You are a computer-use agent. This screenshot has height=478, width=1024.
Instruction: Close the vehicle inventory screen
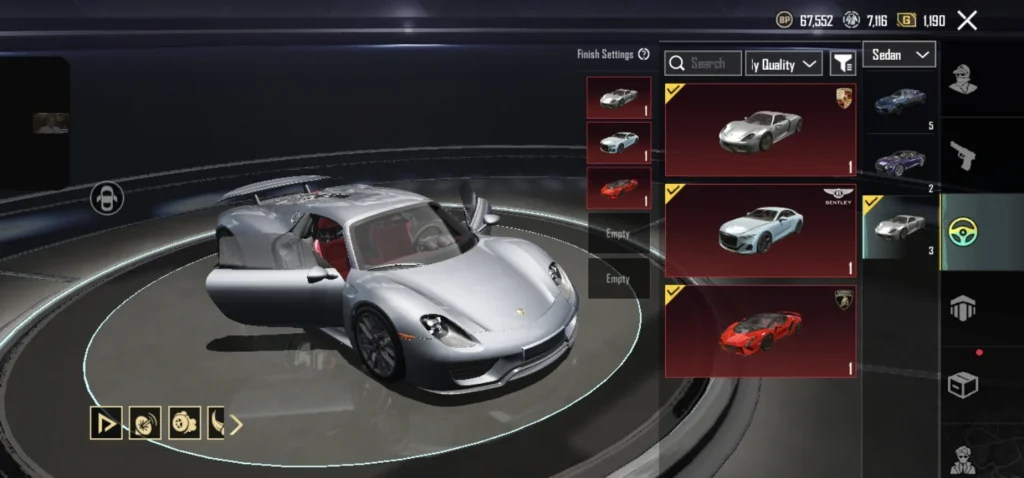(x=967, y=20)
